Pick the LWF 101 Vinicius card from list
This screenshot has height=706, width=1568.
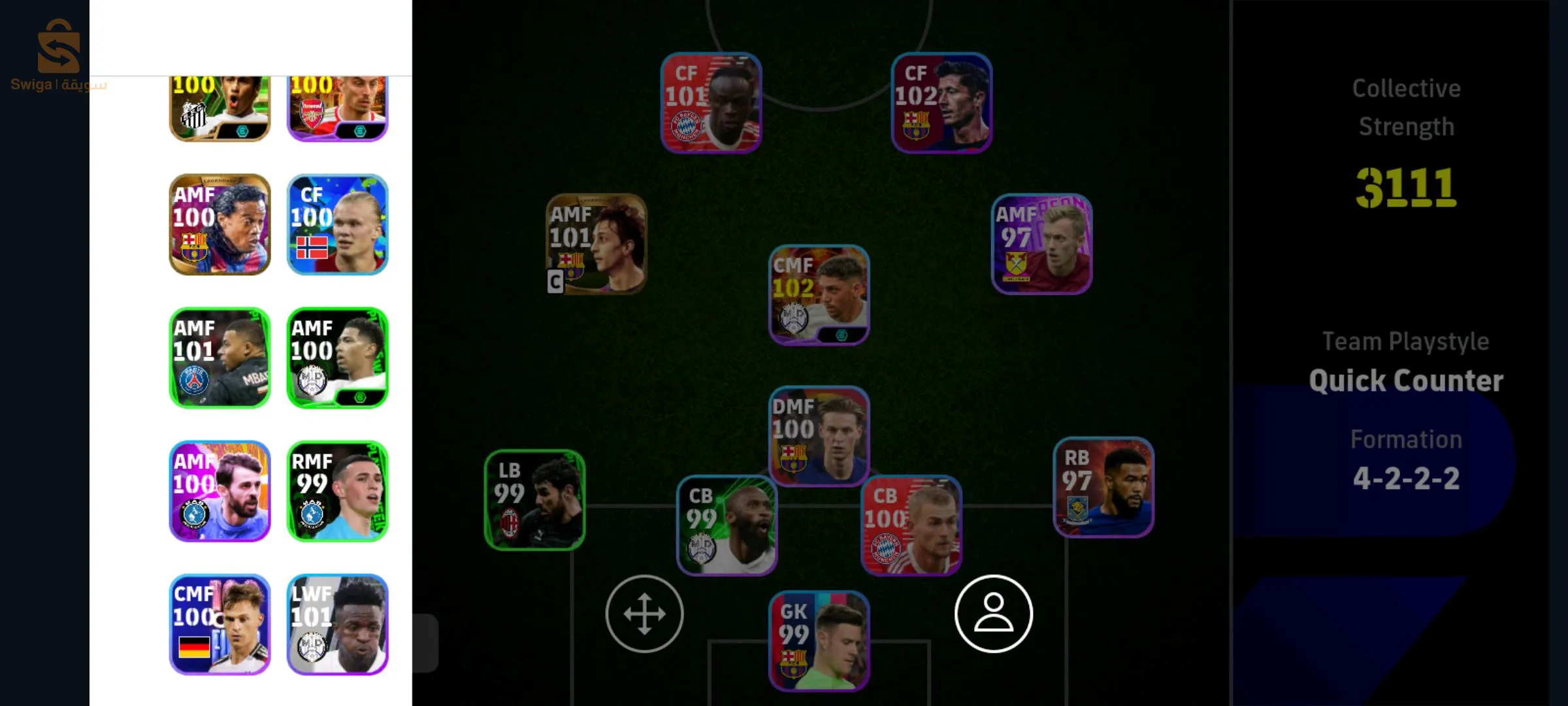(338, 624)
